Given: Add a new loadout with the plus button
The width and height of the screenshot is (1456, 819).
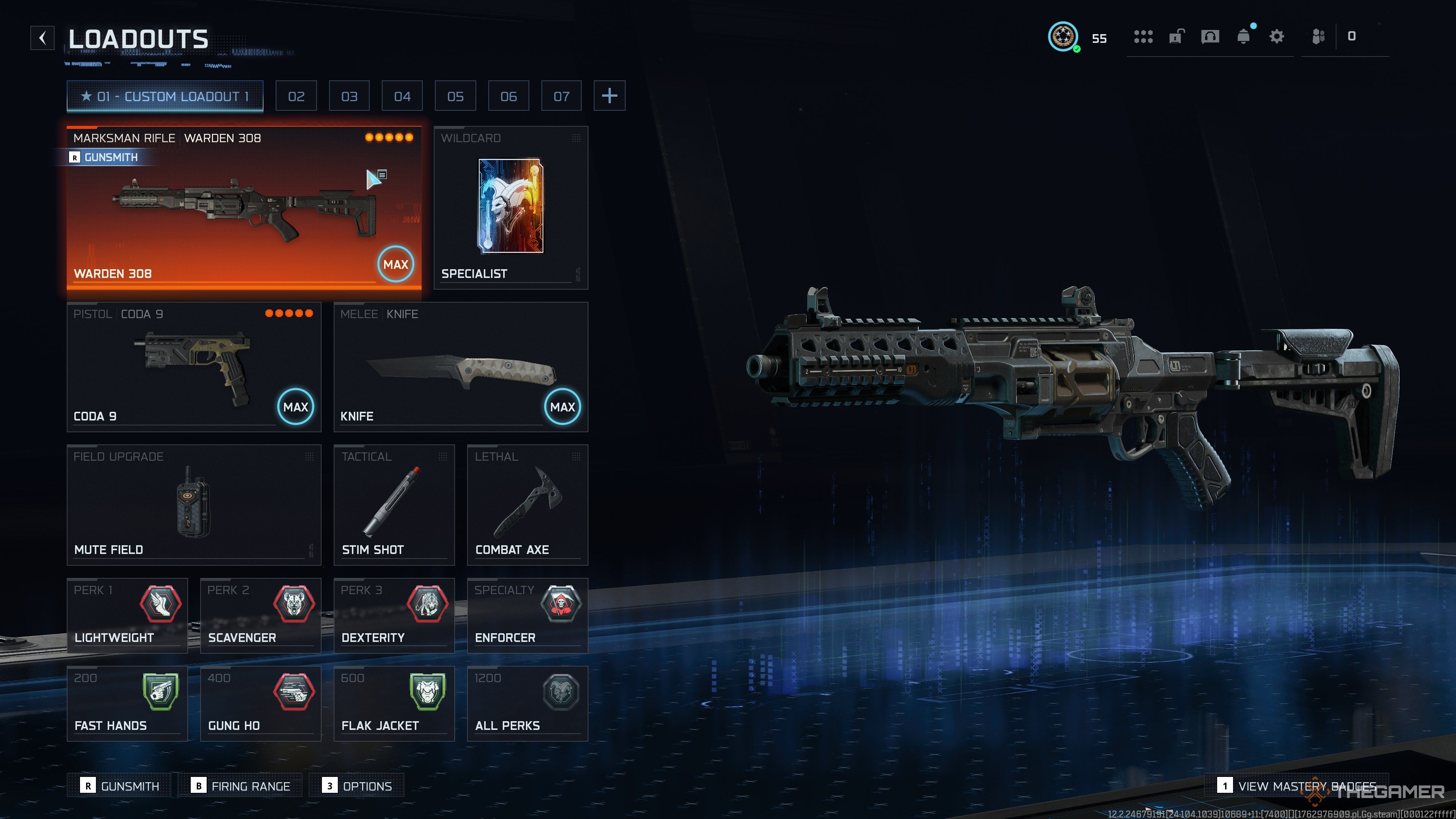Looking at the screenshot, I should 609,96.
